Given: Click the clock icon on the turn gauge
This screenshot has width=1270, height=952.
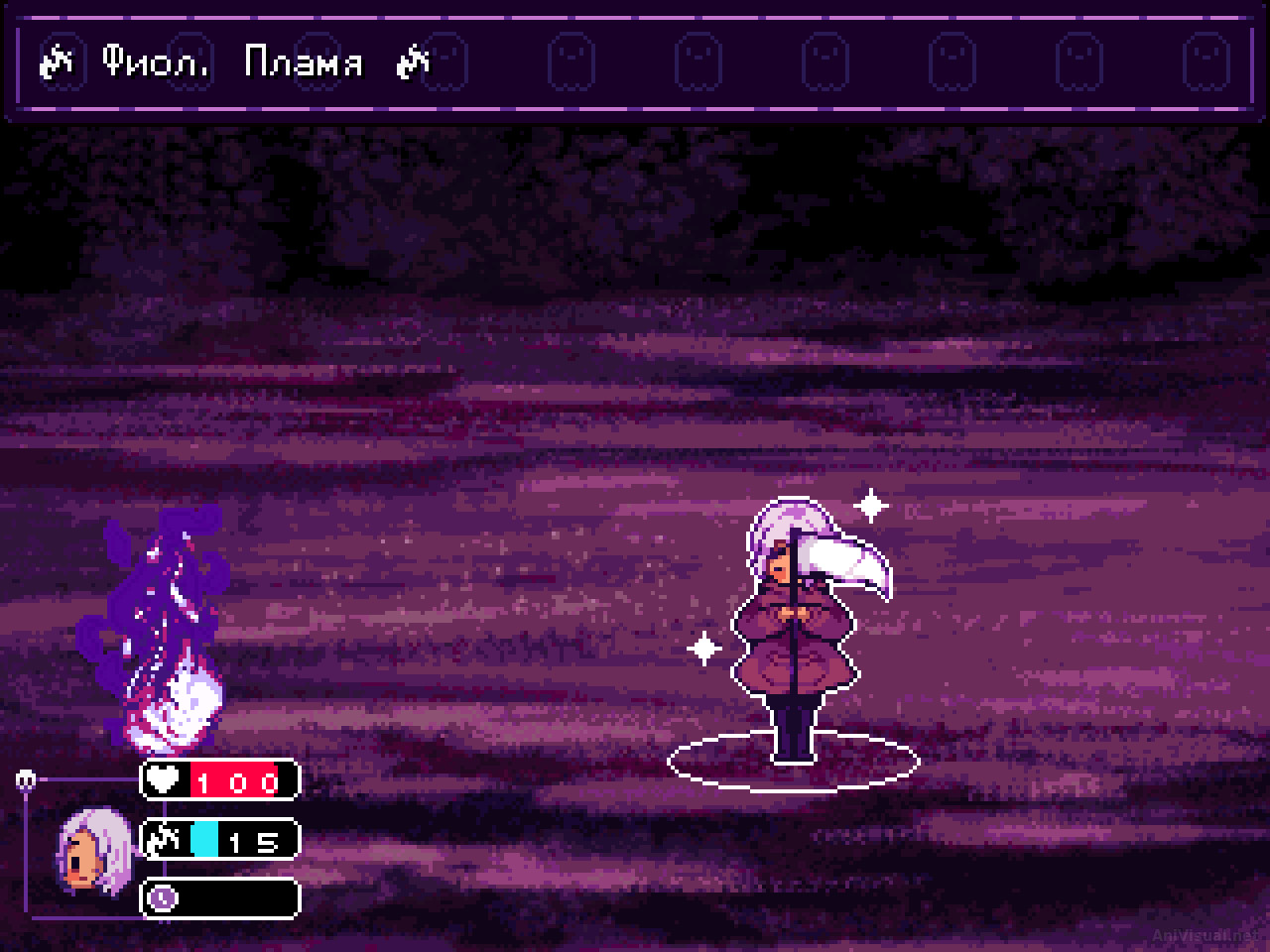Looking at the screenshot, I should (x=163, y=898).
